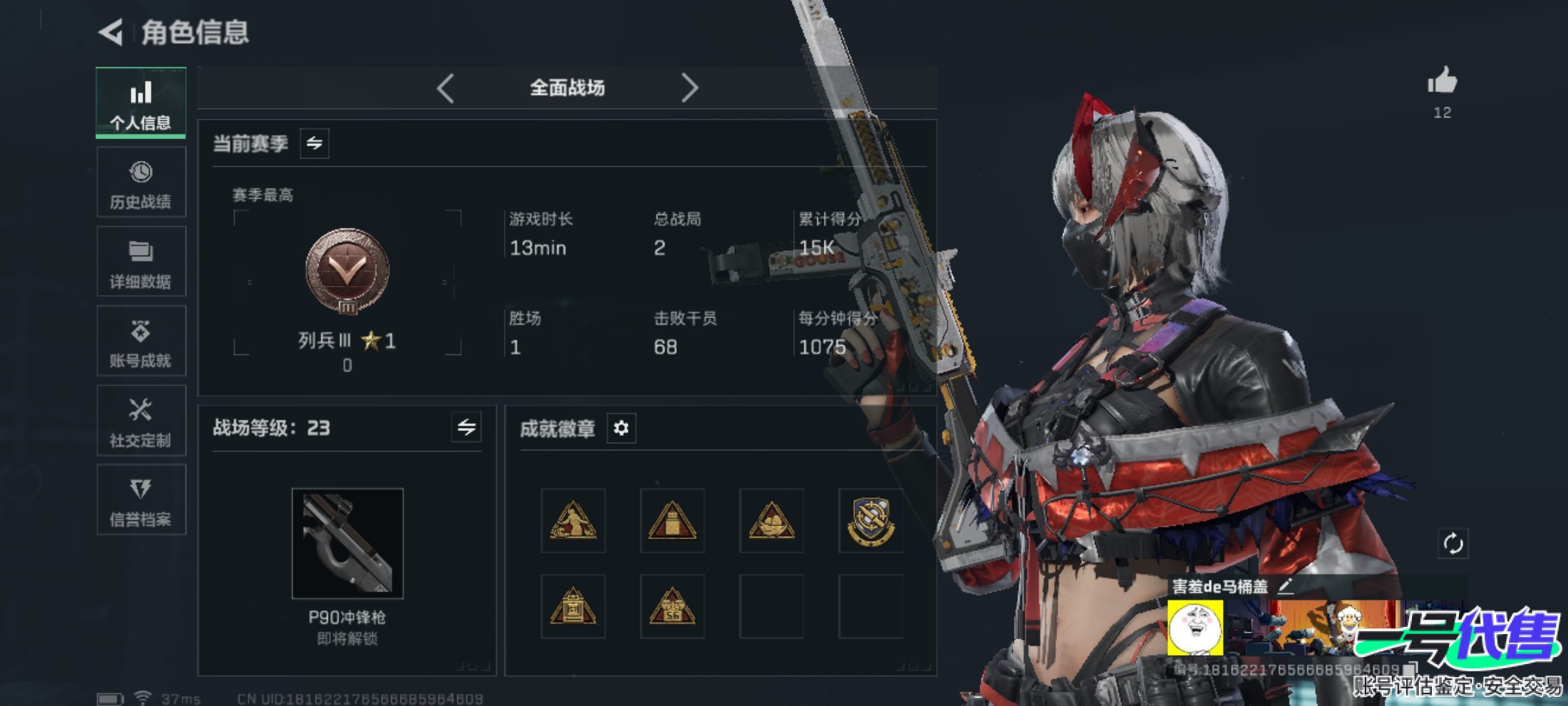Screen dimensions: 1568x706
Task: Open the 社交定制 tab
Action: point(140,421)
